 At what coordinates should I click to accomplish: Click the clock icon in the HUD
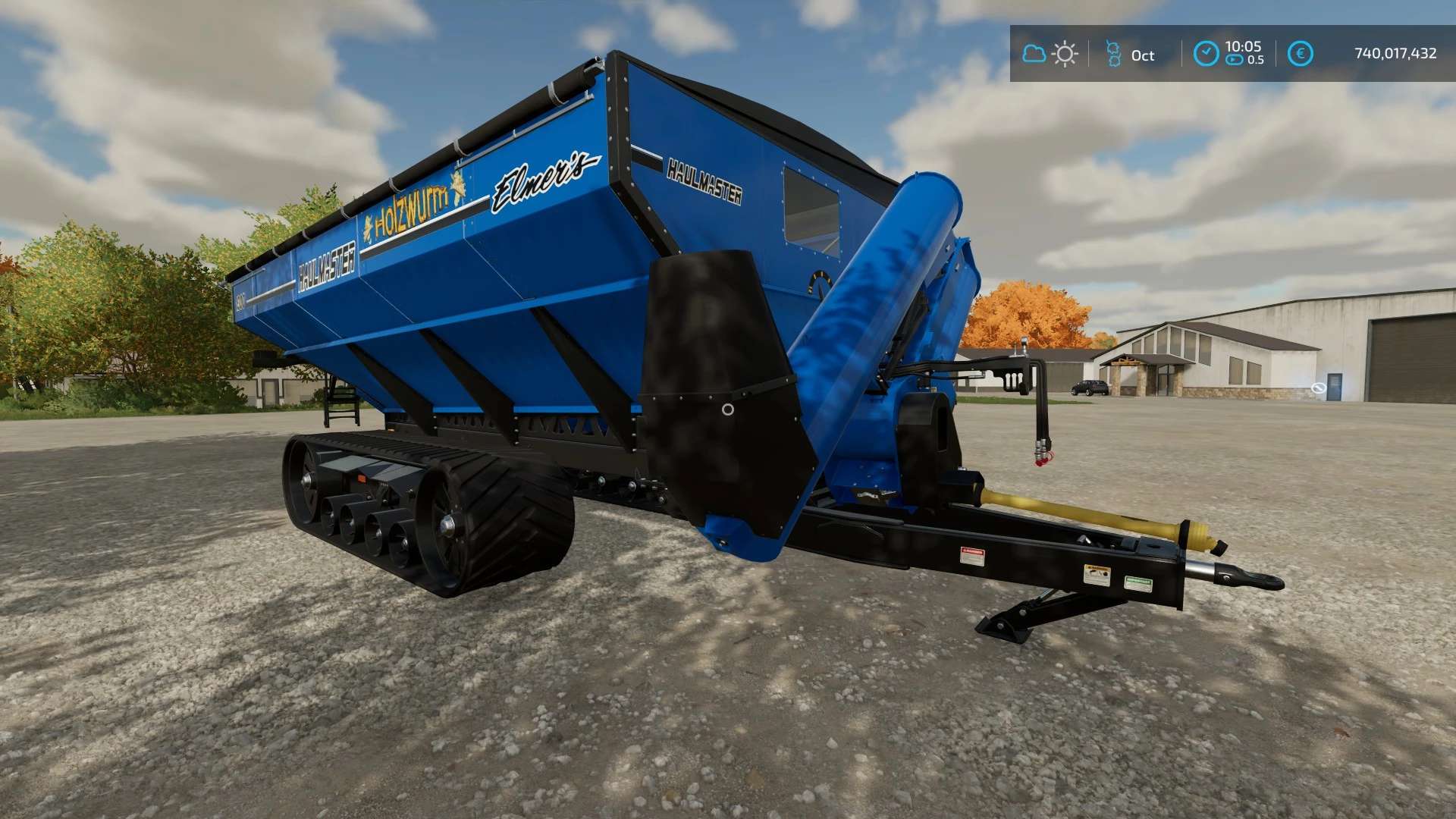pos(1206,54)
